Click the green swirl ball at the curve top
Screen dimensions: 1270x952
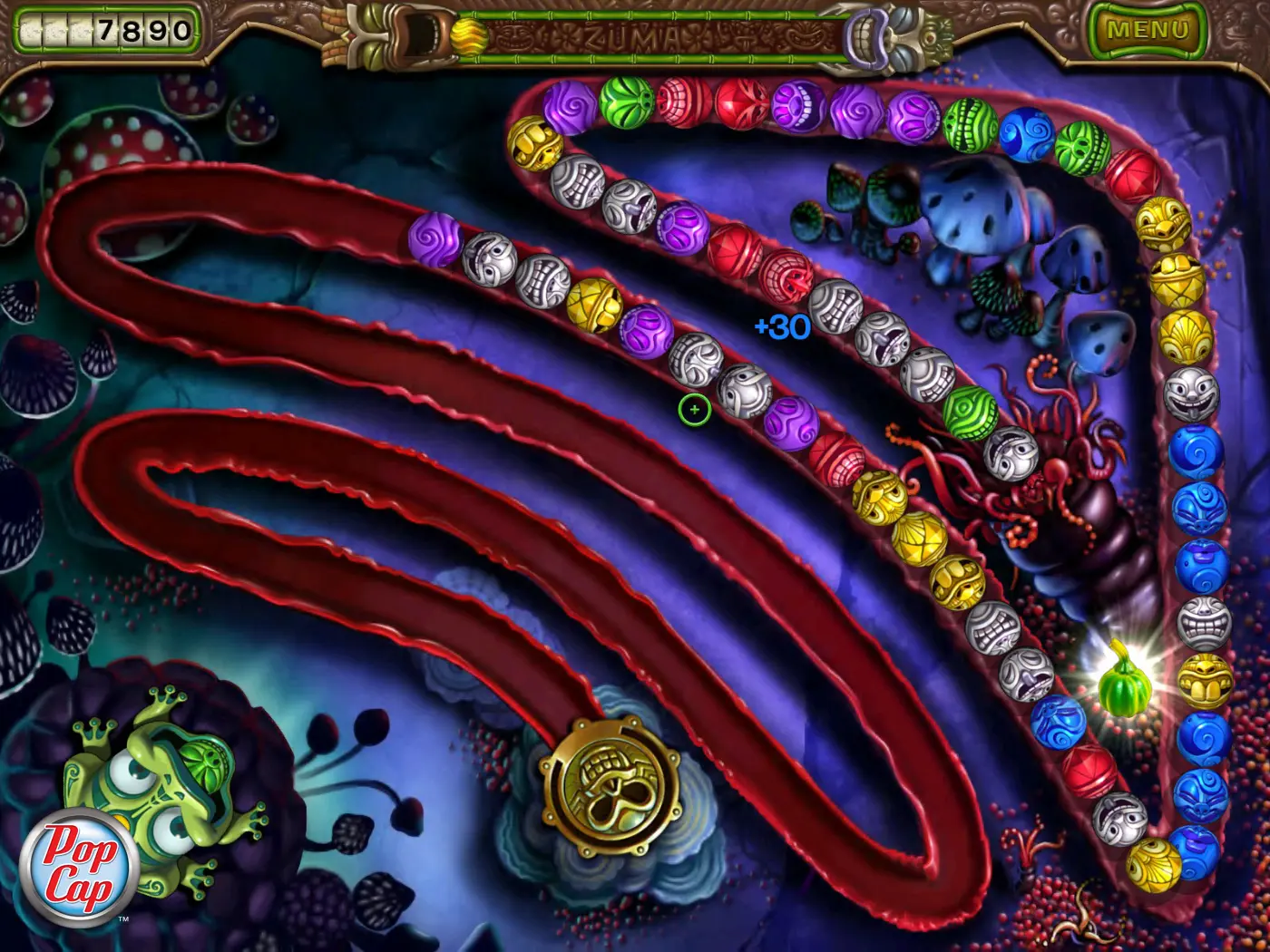626,104
